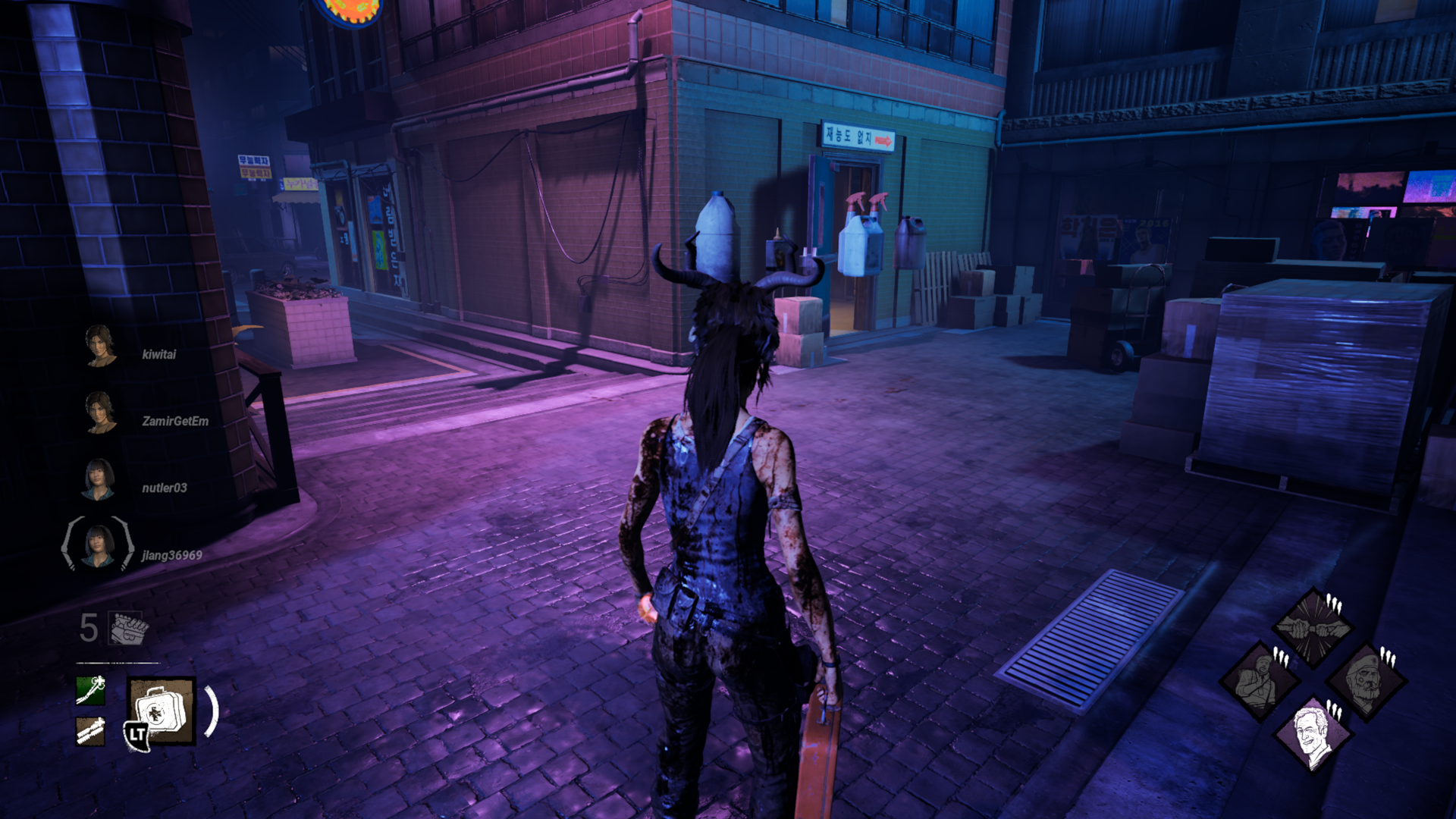Image resolution: width=1456 pixels, height=819 pixels.
Task: Select kiwitai's survivor portrait
Action: click(x=99, y=346)
